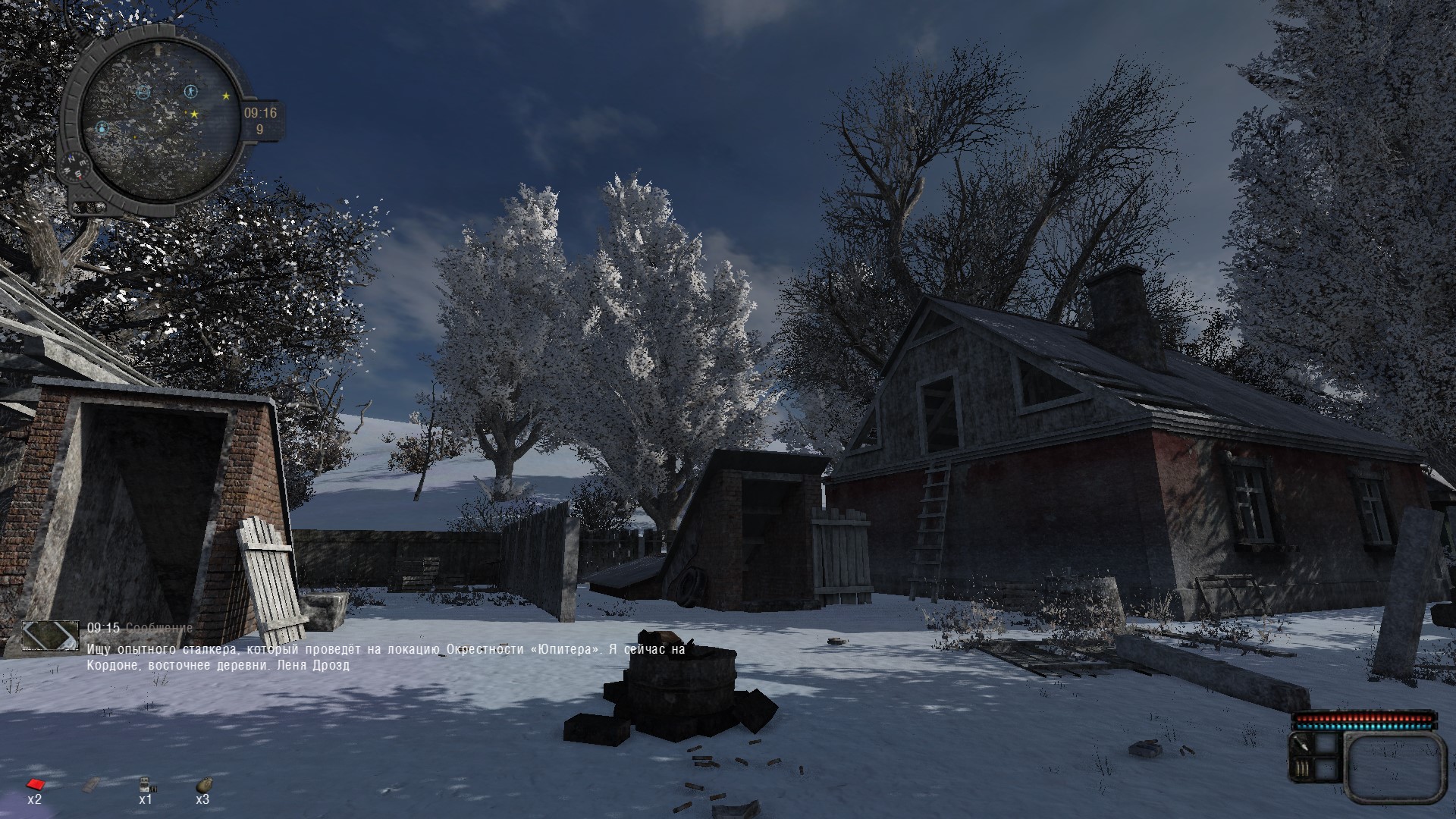The width and height of the screenshot is (1456, 819).
Task: Use the red medkit quick slot
Action: pos(33,784)
